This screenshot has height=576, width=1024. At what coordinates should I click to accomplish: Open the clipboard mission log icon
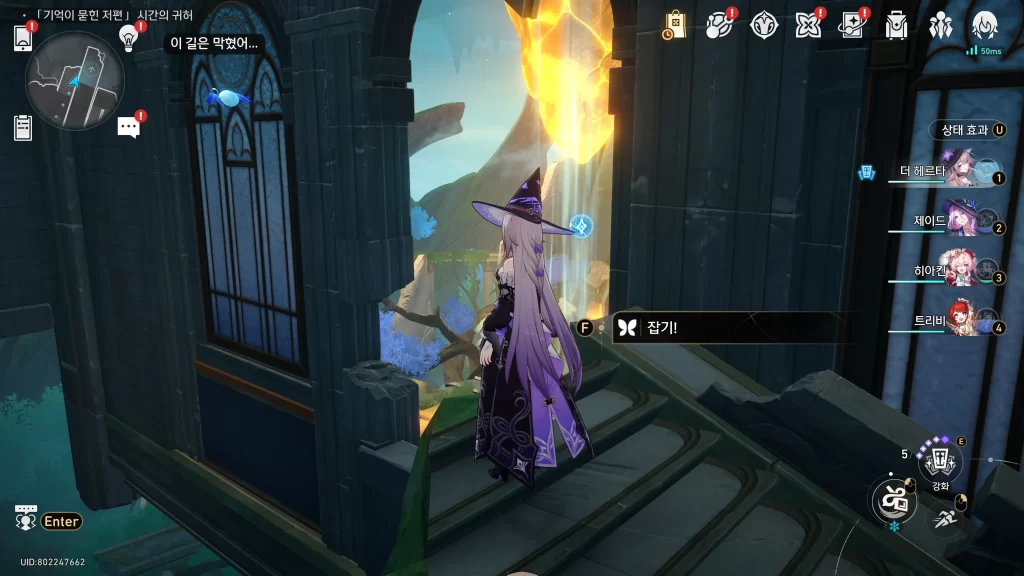point(23,128)
